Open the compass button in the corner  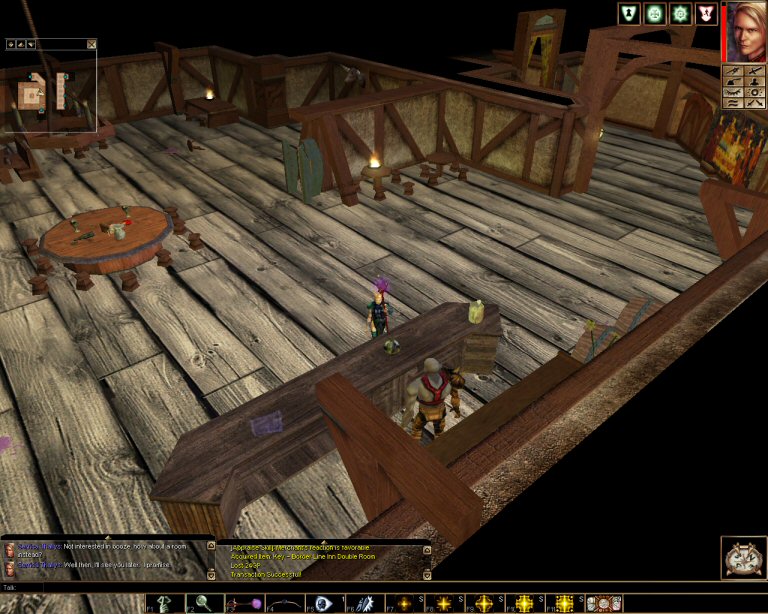pyautogui.click(x=743, y=559)
